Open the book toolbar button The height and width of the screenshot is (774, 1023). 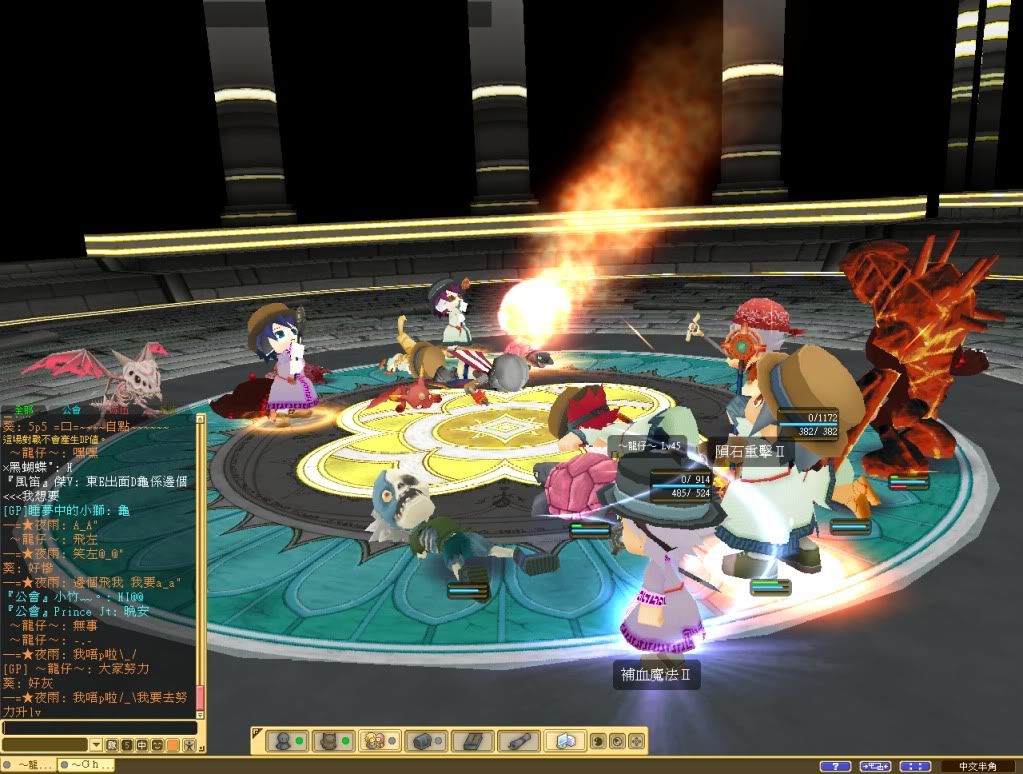(x=471, y=741)
